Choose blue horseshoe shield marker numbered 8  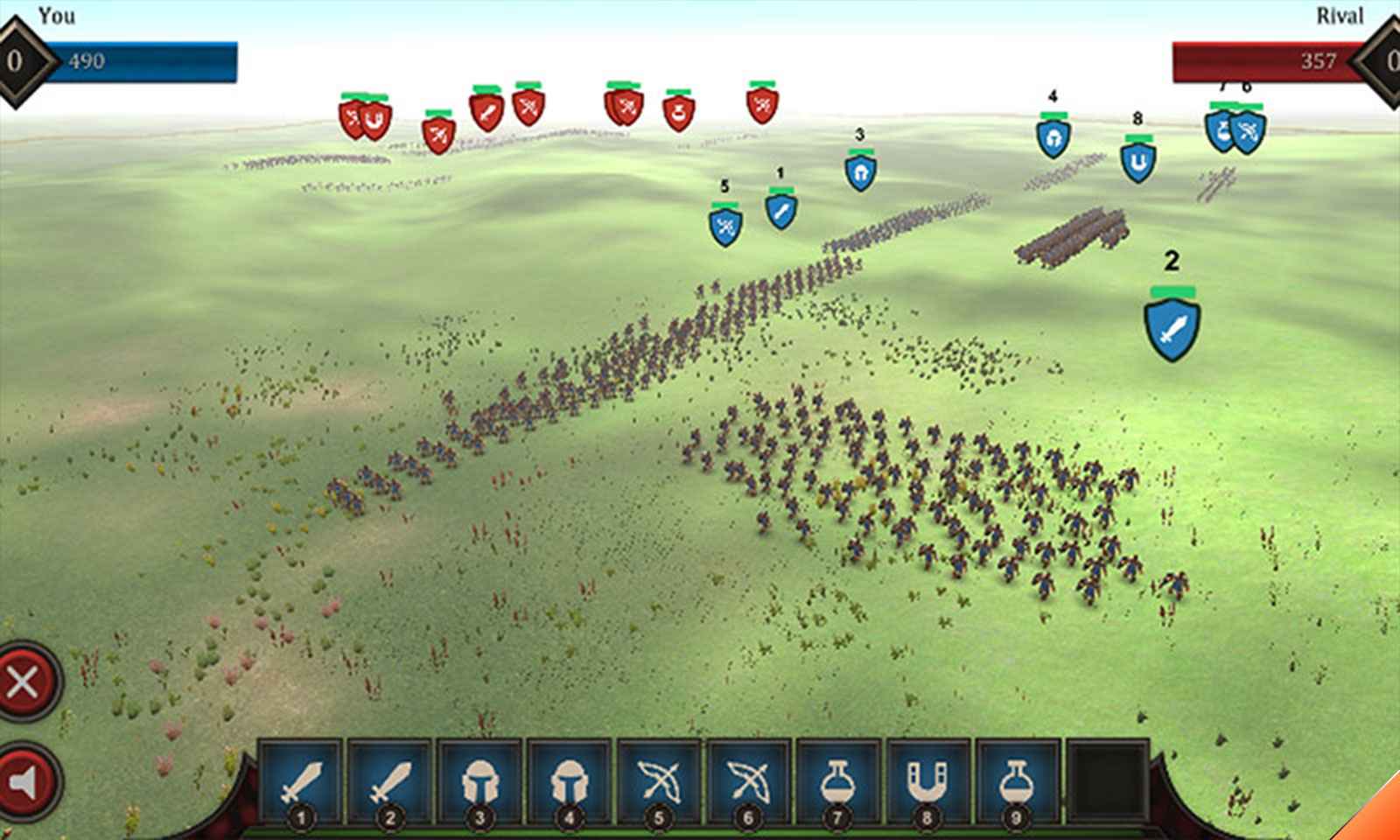coord(1137,163)
